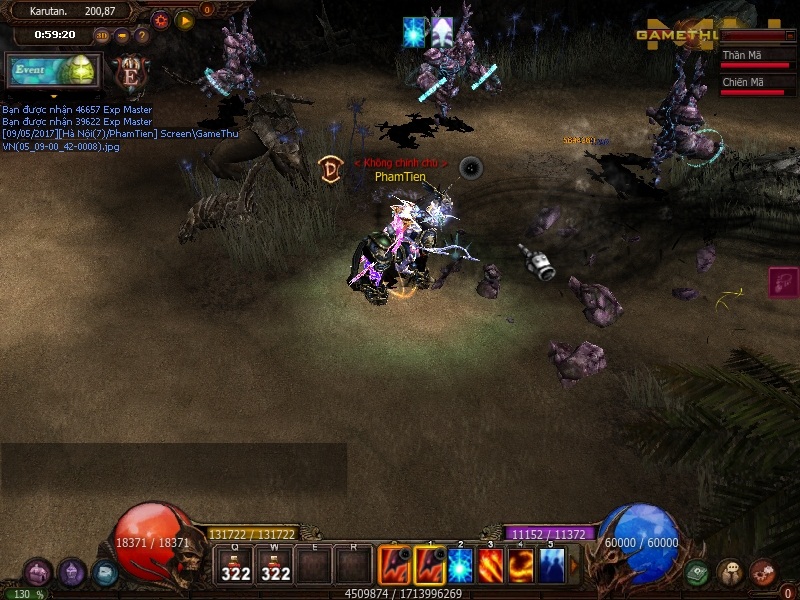The image size is (800, 600).
Task: Use the Q slot red potion
Action: pos(236,567)
